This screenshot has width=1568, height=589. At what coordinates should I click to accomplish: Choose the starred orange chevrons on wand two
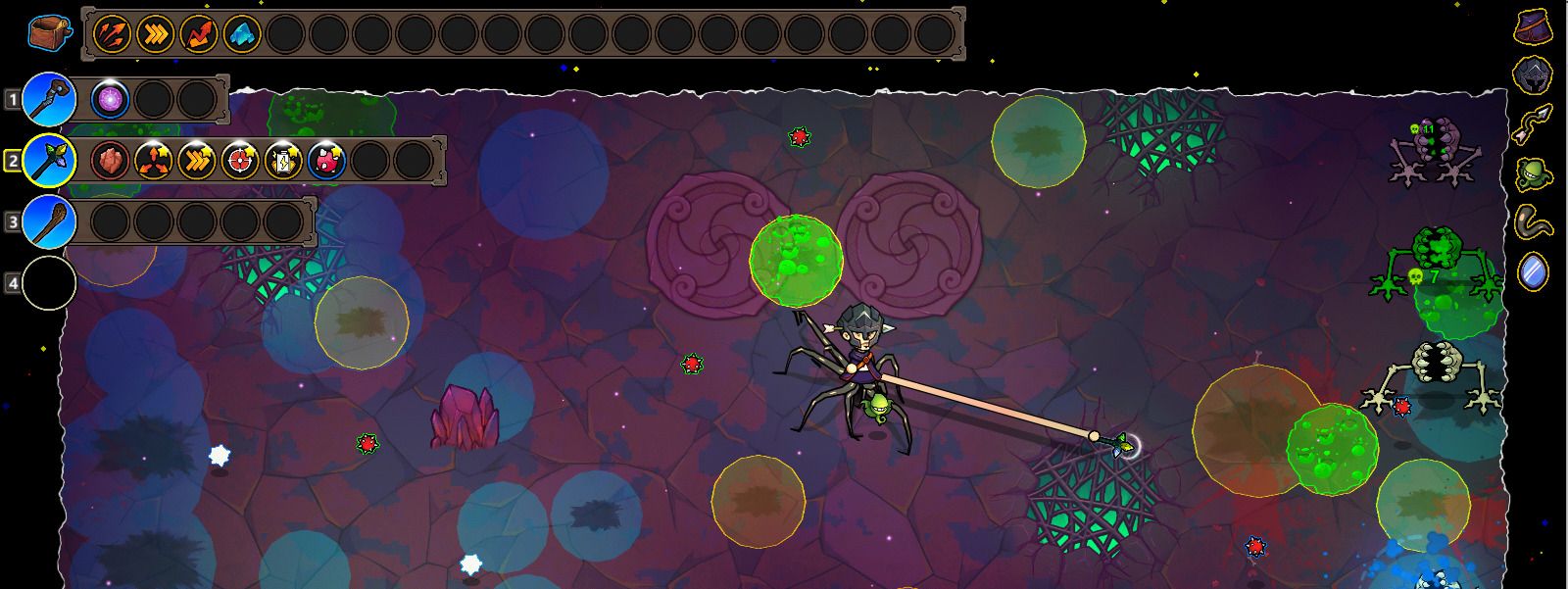tap(197, 160)
